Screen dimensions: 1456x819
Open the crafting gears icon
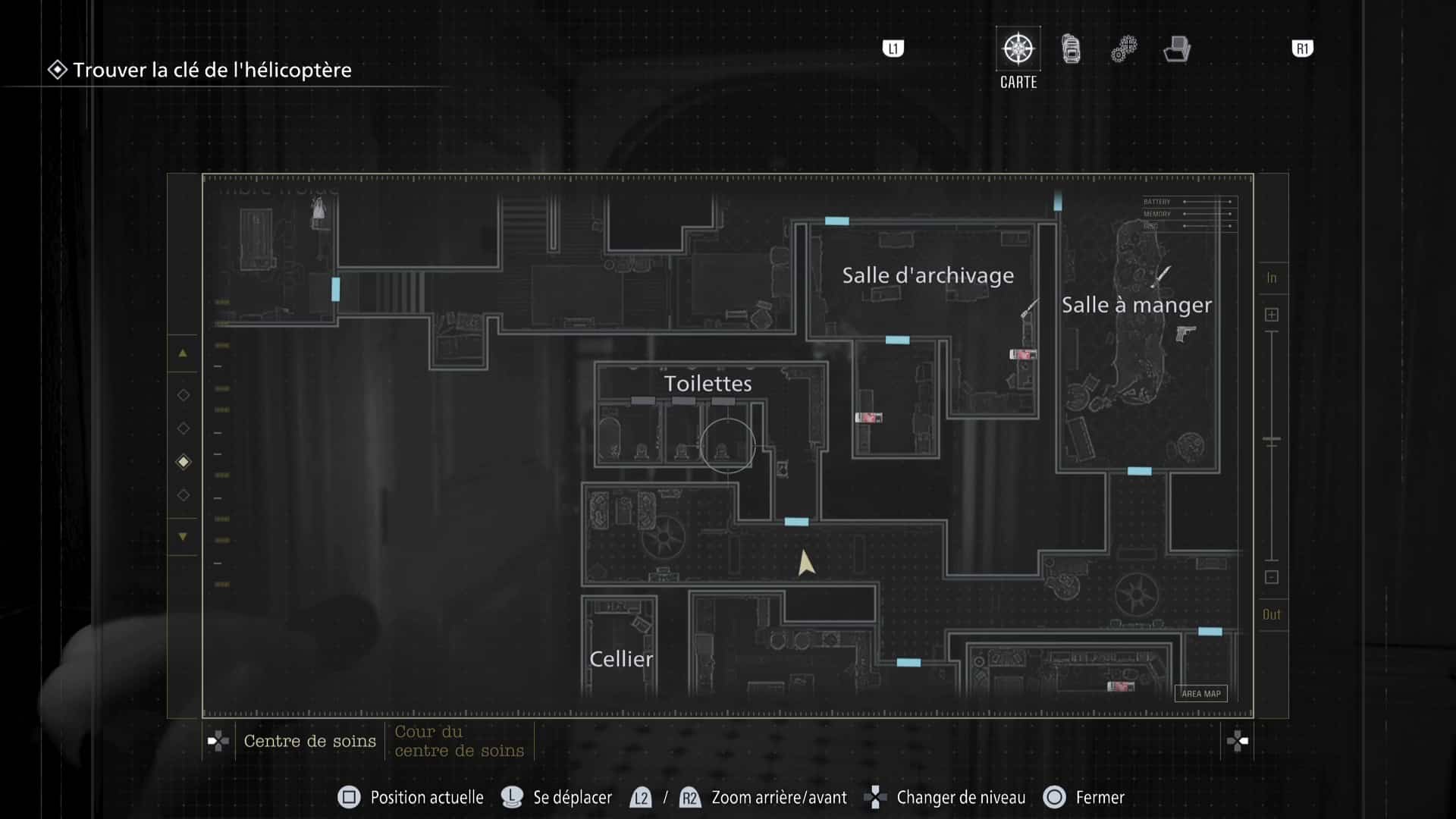(1122, 48)
